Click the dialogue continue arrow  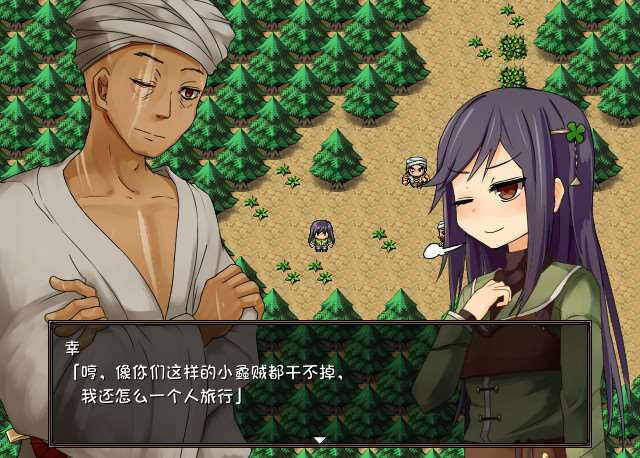319,440
